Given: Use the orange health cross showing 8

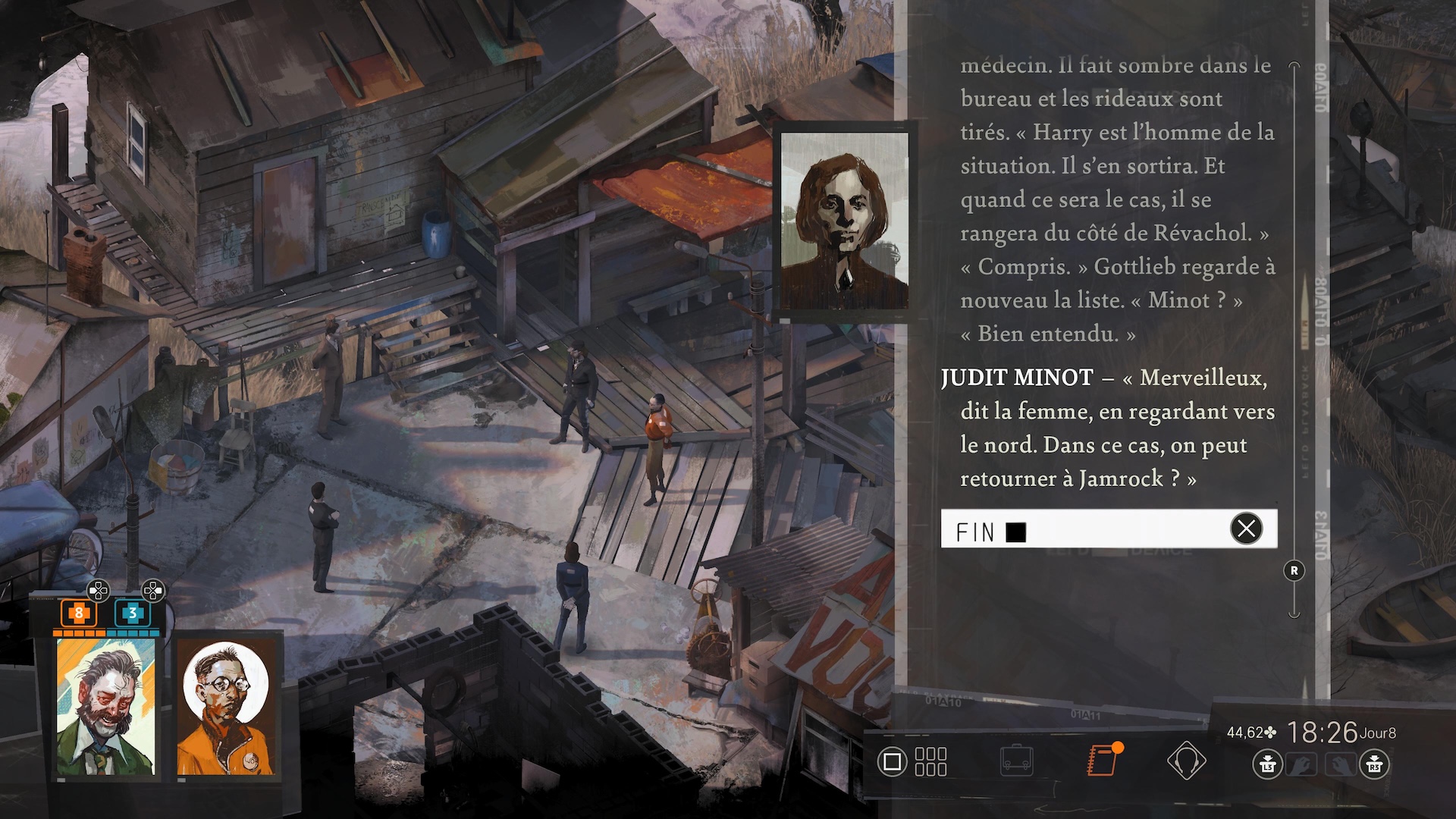Looking at the screenshot, I should click(78, 613).
